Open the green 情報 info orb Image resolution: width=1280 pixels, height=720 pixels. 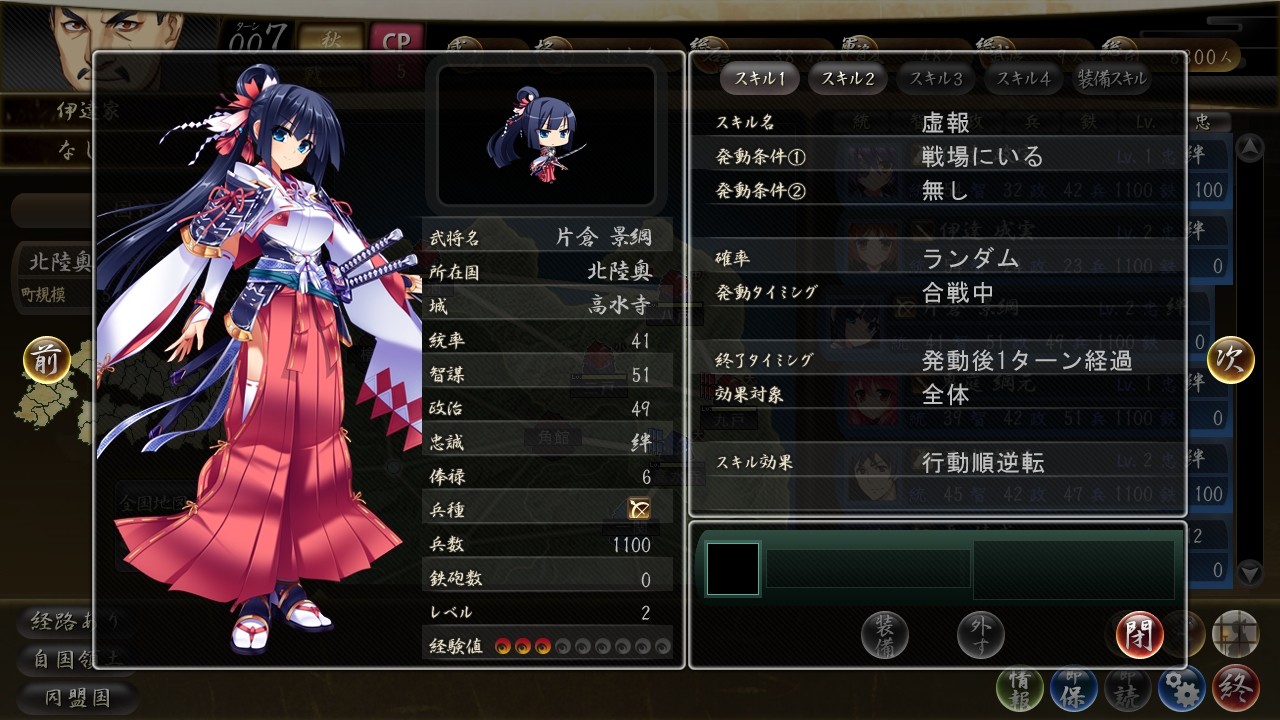click(x=1019, y=689)
